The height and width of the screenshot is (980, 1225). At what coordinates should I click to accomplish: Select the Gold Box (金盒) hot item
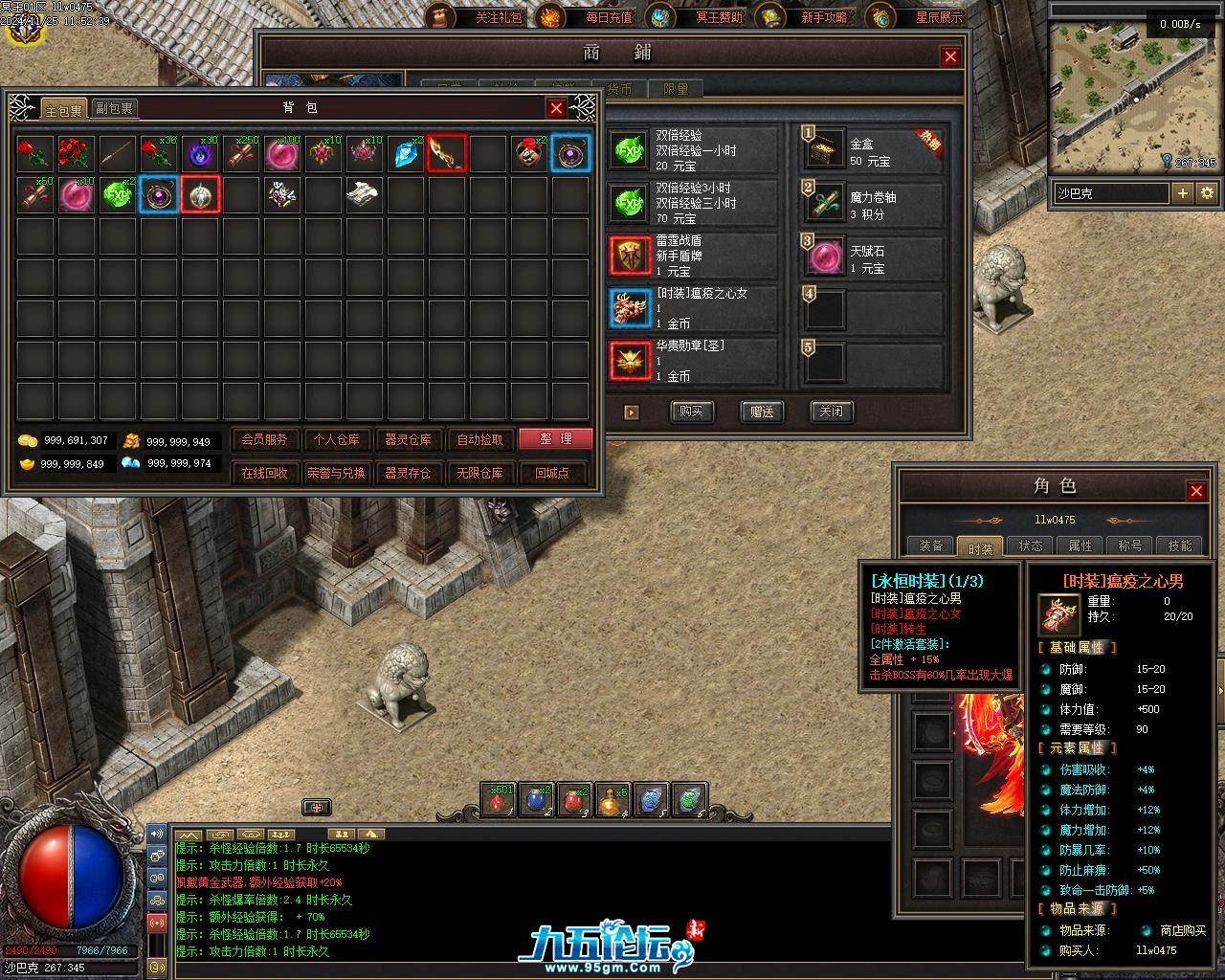[x=873, y=151]
